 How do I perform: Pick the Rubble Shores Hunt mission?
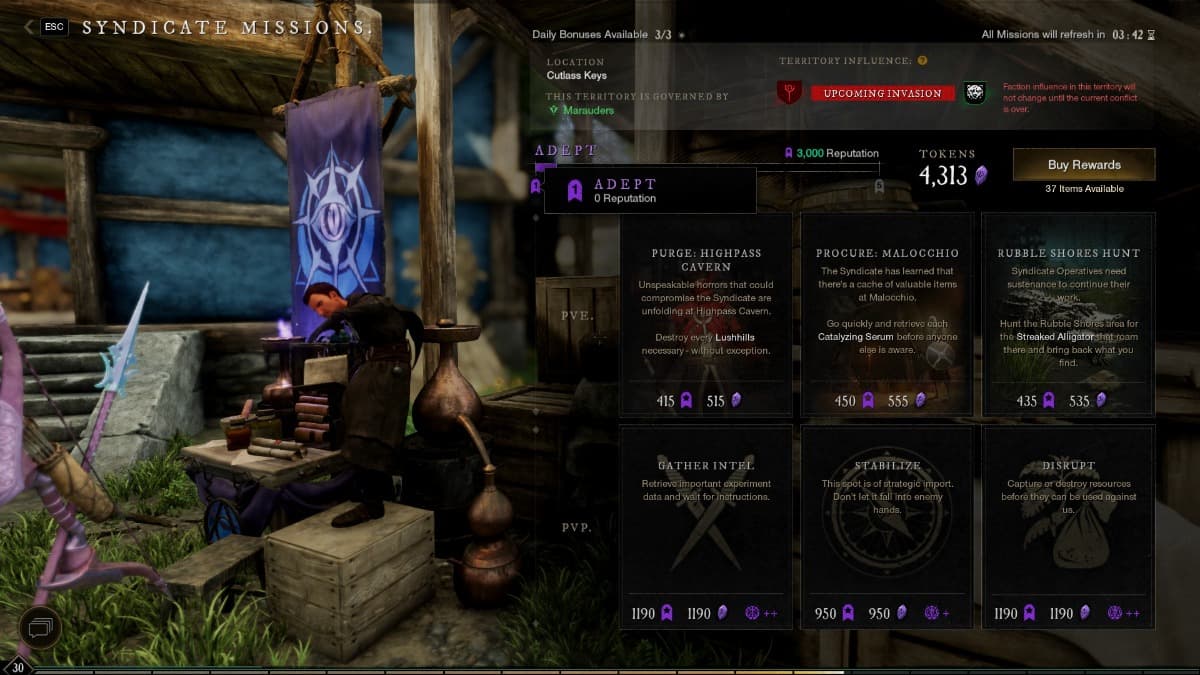coord(1068,314)
